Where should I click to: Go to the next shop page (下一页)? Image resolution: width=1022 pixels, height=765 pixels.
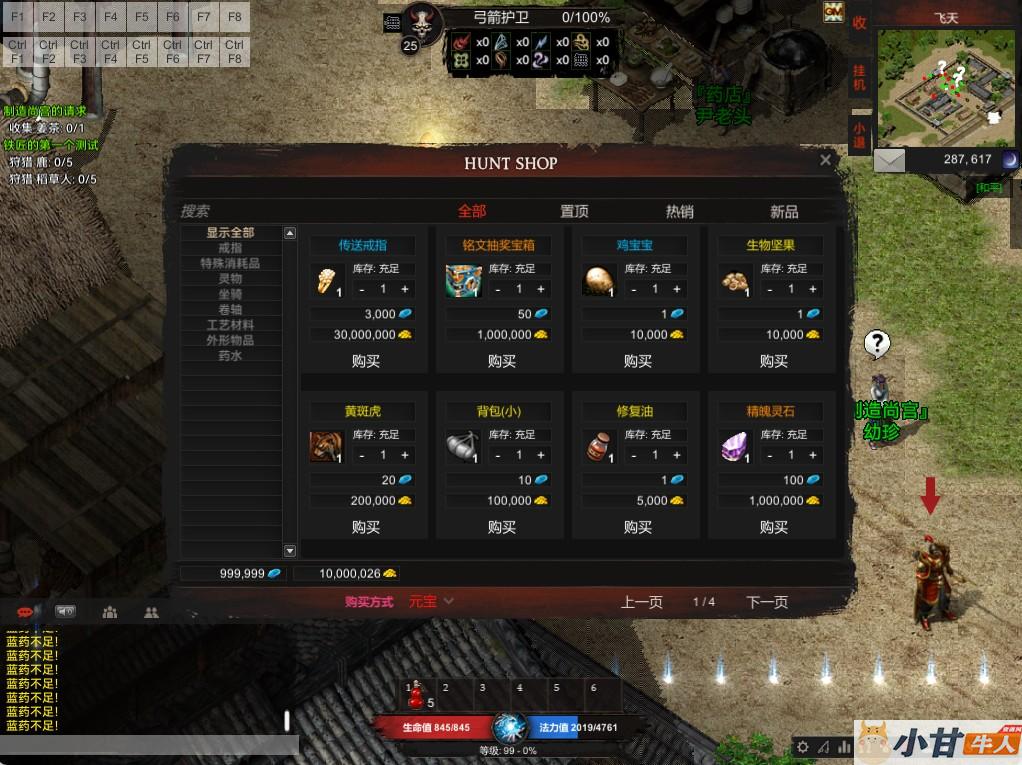click(767, 602)
